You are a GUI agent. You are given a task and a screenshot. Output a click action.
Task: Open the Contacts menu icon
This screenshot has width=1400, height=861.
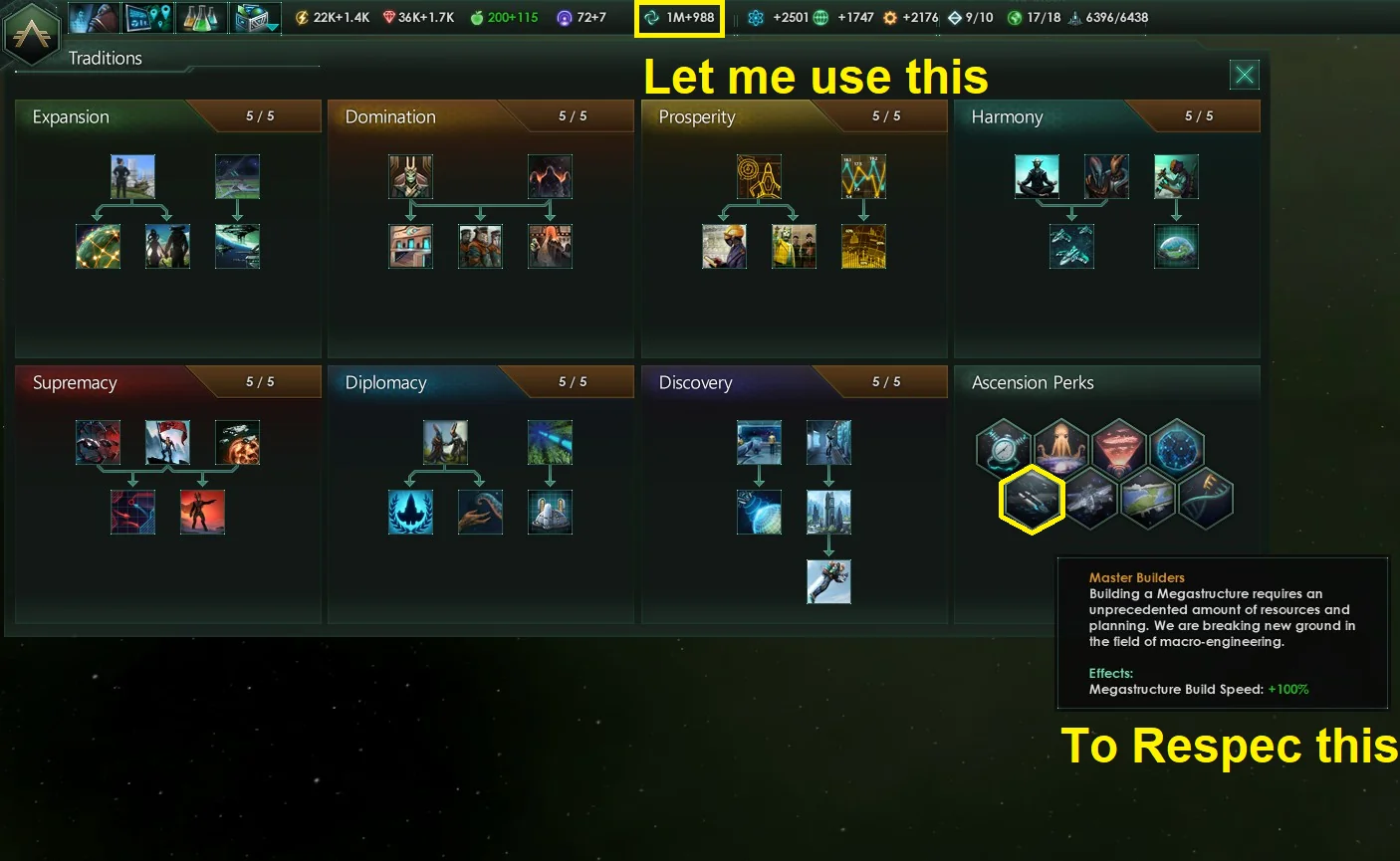coord(95,17)
